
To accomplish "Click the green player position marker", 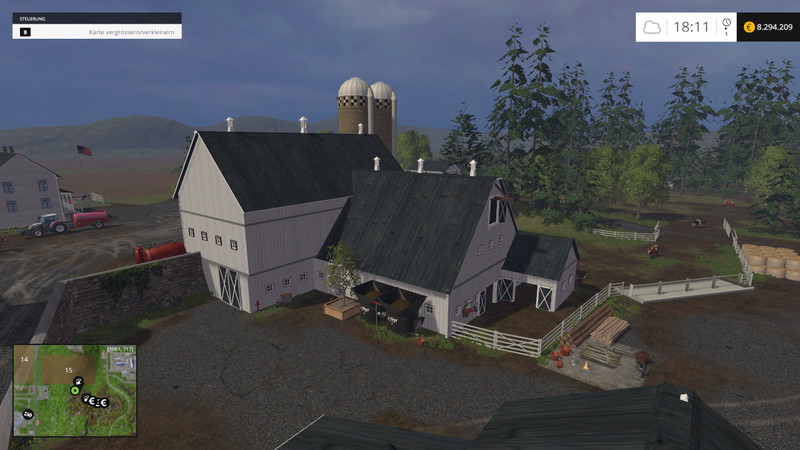I will click(x=74, y=390).
